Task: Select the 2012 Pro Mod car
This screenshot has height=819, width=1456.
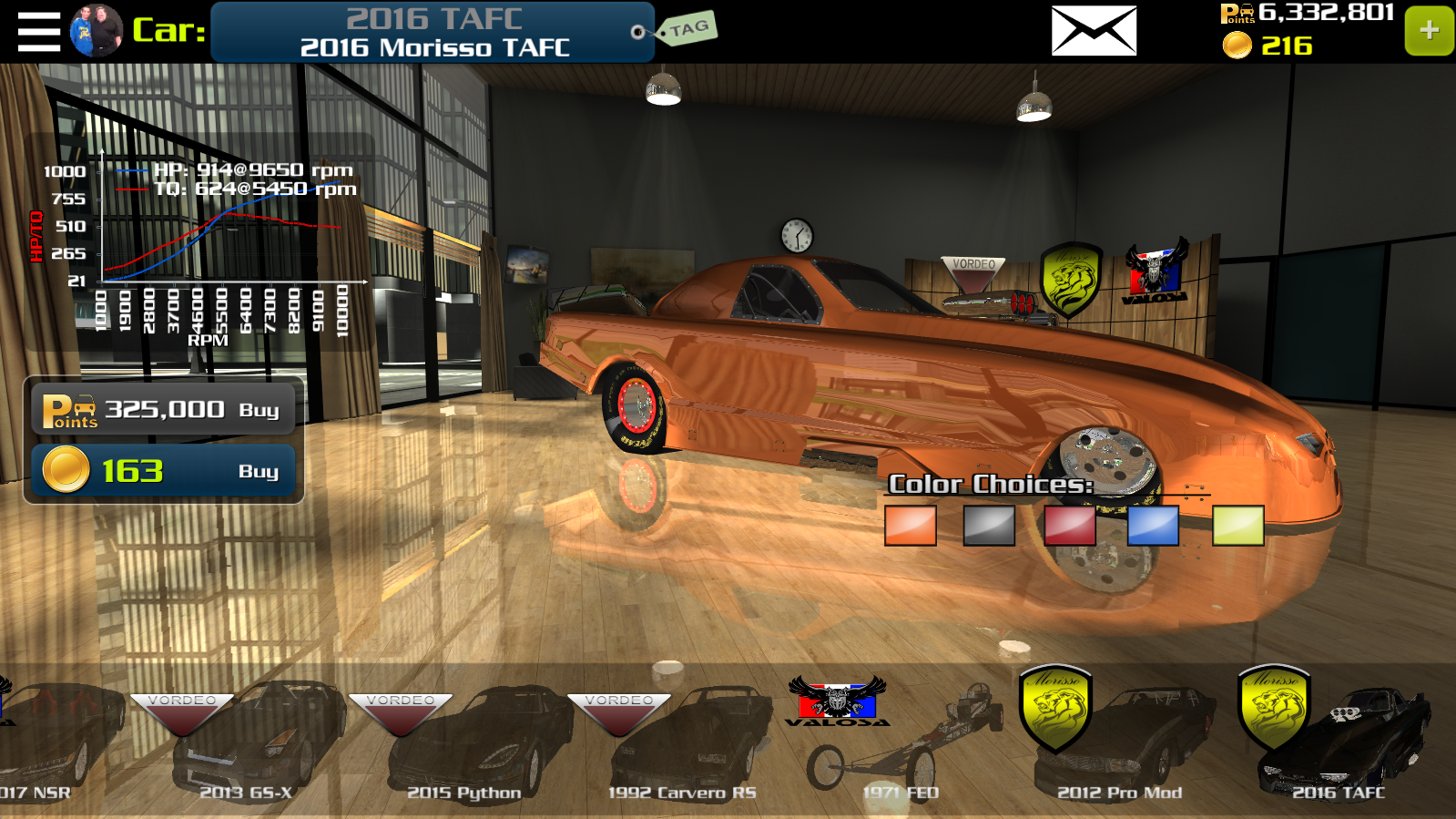Action: coord(1120,747)
